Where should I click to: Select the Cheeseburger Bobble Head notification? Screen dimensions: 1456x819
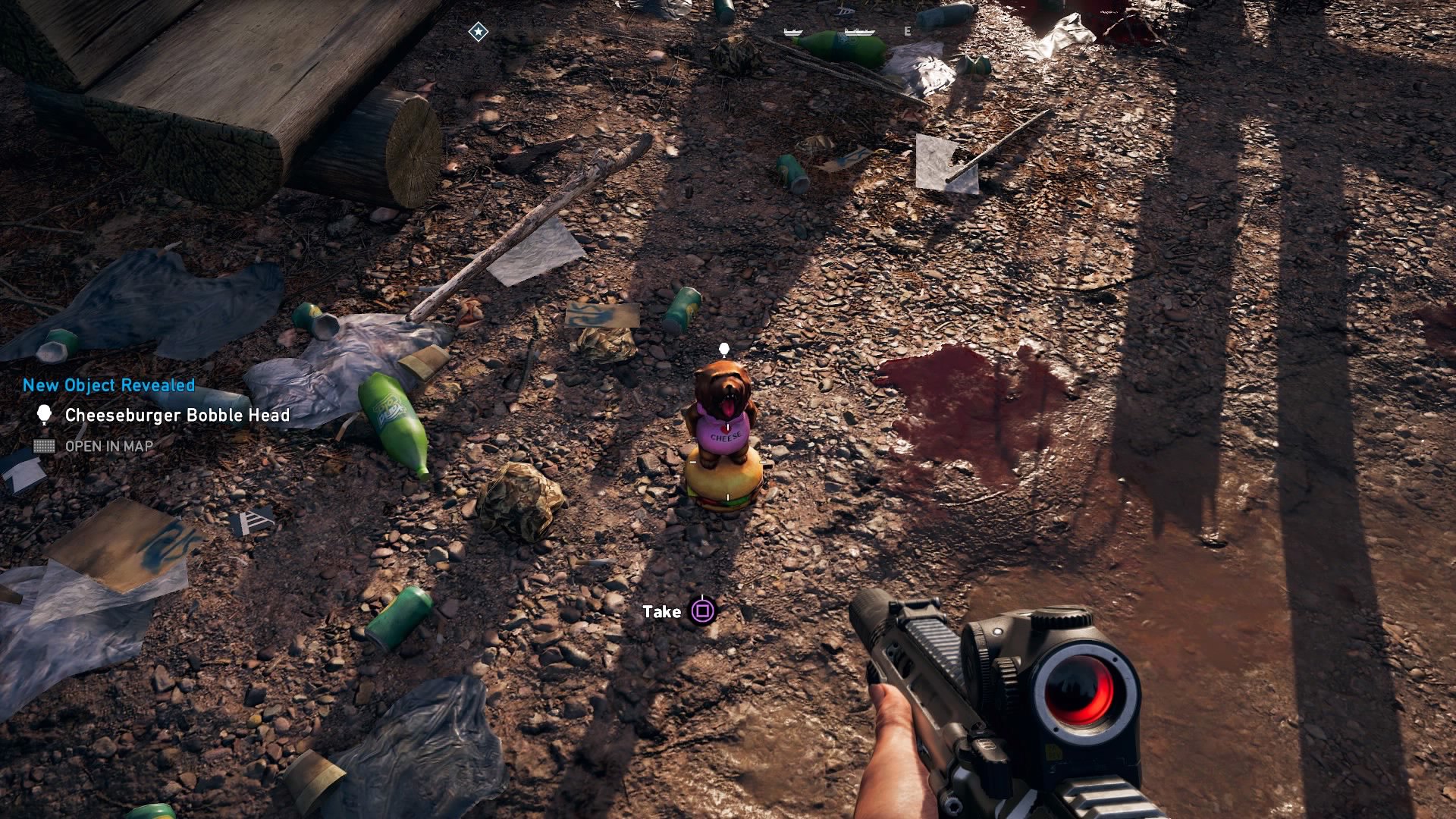[177, 415]
